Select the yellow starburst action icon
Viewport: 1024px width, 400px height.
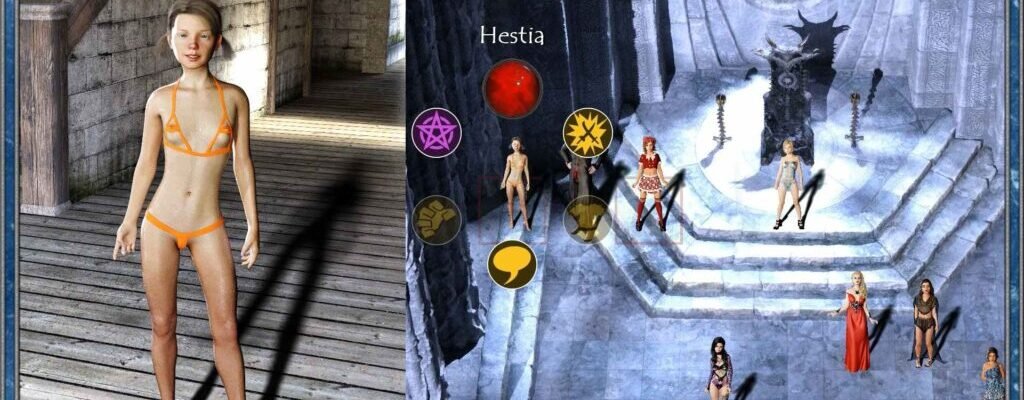click(x=588, y=132)
